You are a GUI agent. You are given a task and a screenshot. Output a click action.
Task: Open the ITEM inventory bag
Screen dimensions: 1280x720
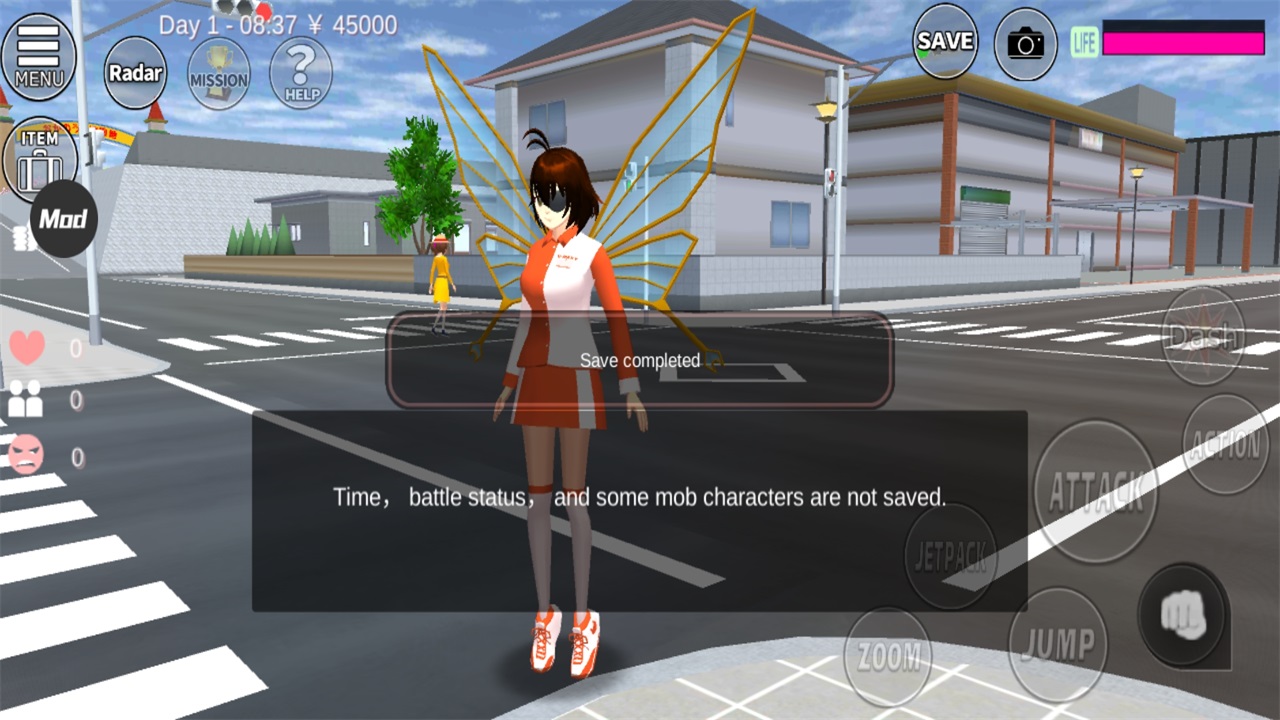pos(38,152)
